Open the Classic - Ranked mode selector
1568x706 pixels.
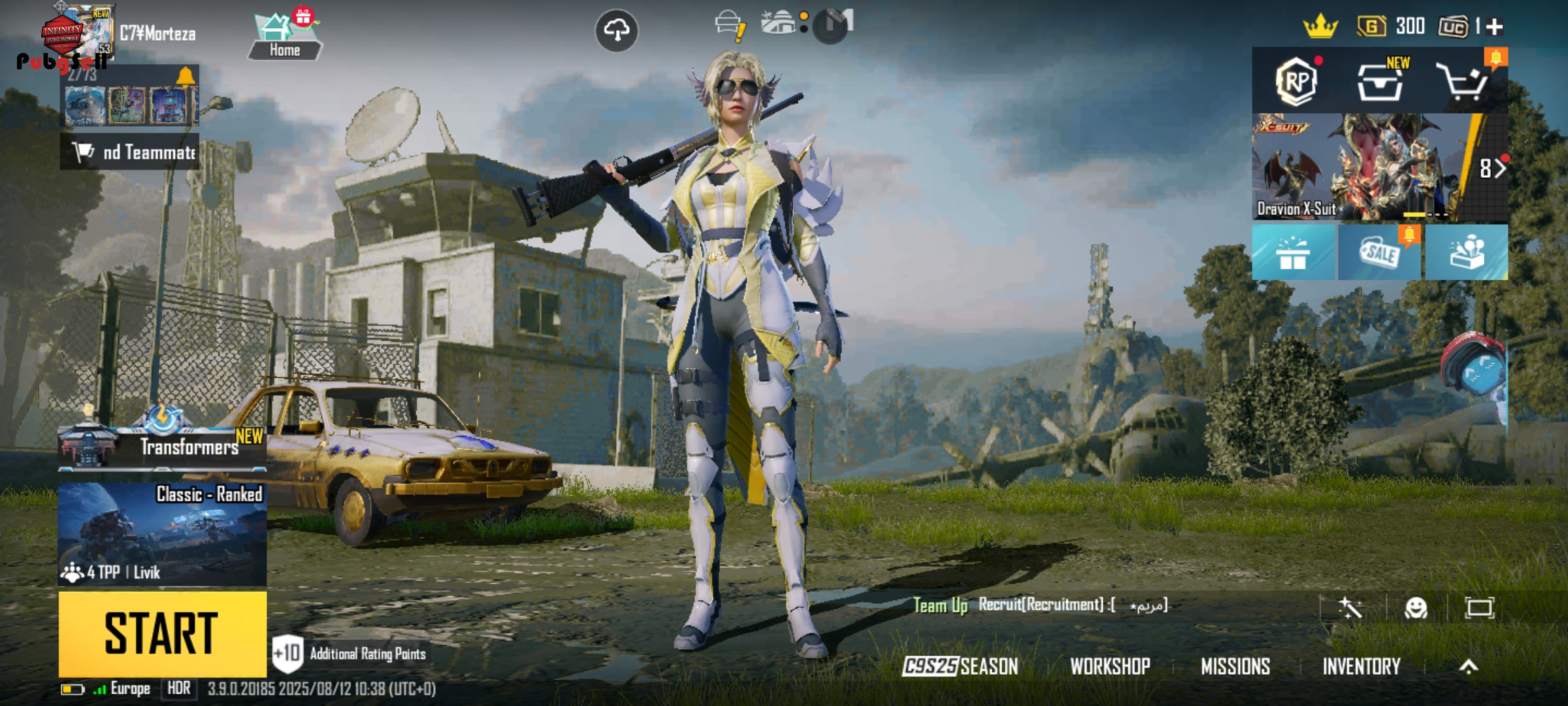[162, 533]
